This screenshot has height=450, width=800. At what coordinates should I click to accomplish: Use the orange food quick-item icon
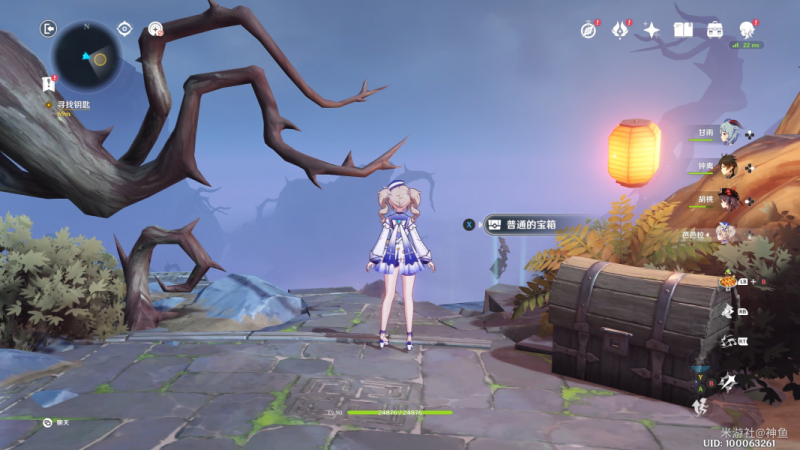[729, 282]
